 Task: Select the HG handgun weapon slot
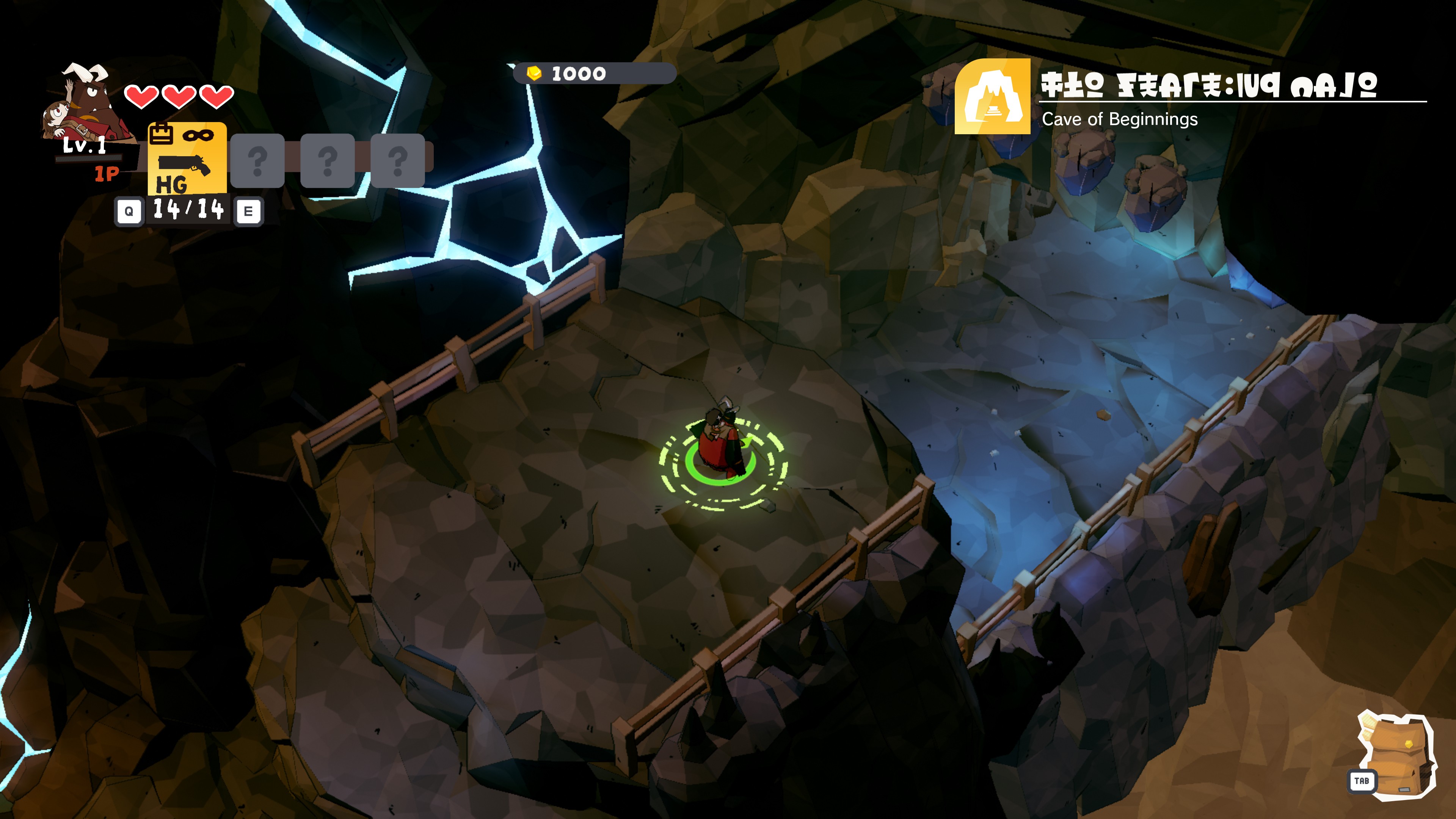click(x=187, y=159)
